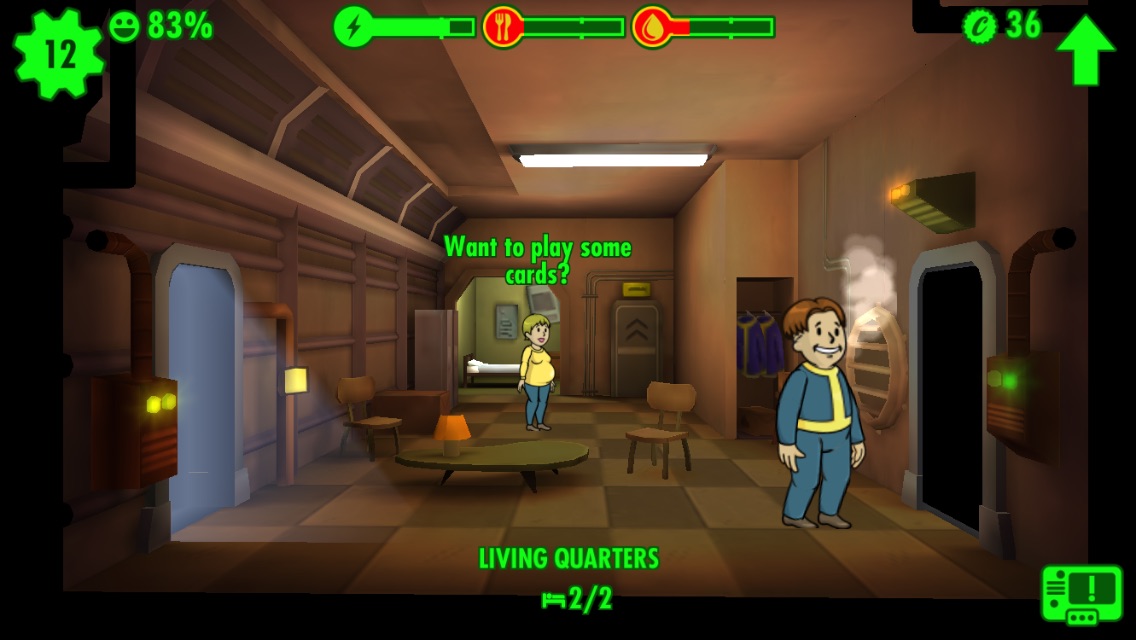1136x640 pixels.
Task: Open the vault dweller gear counter
Action: (x=59, y=54)
